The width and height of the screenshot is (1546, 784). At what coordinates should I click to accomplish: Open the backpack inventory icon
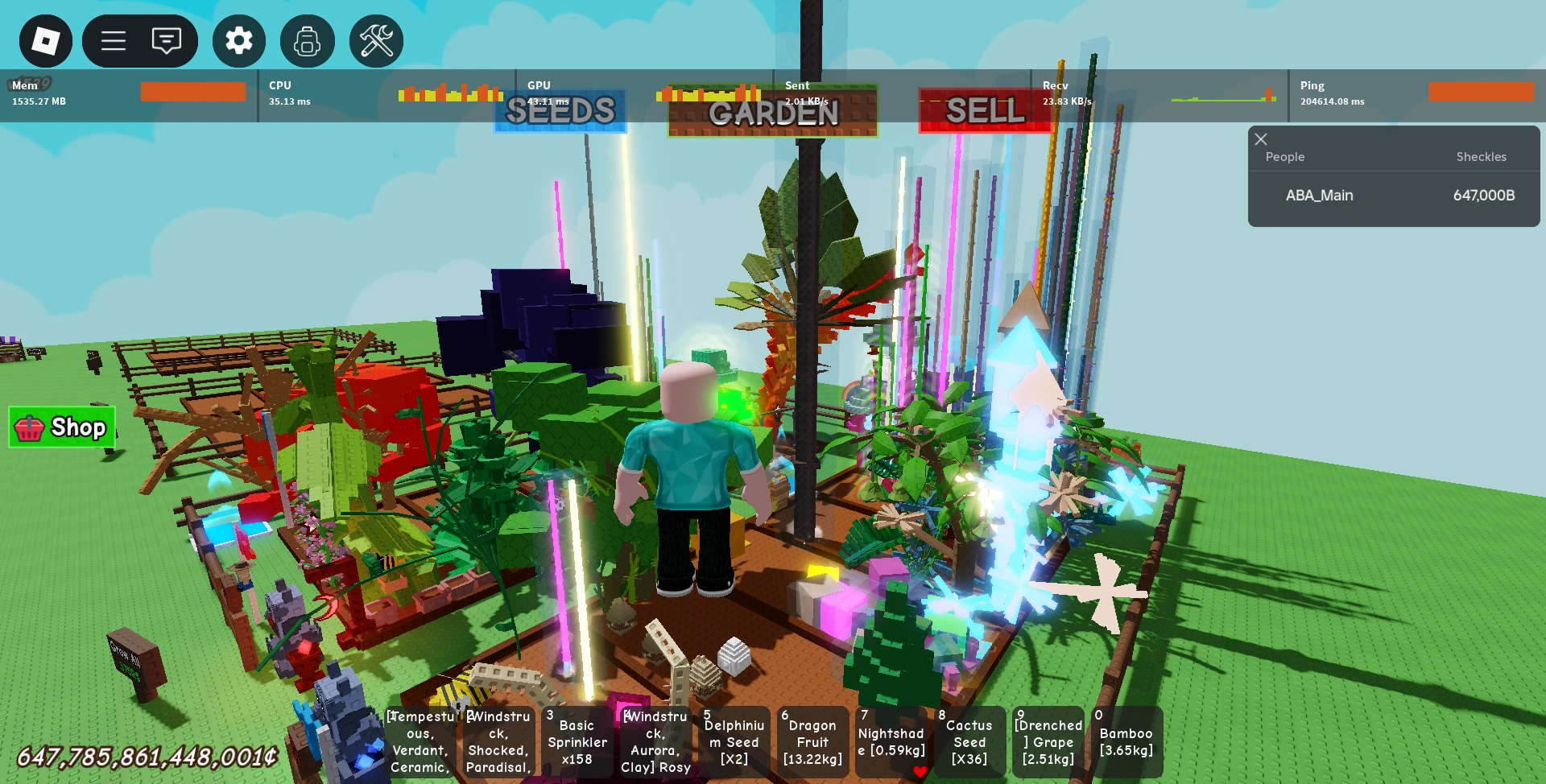[x=308, y=40]
